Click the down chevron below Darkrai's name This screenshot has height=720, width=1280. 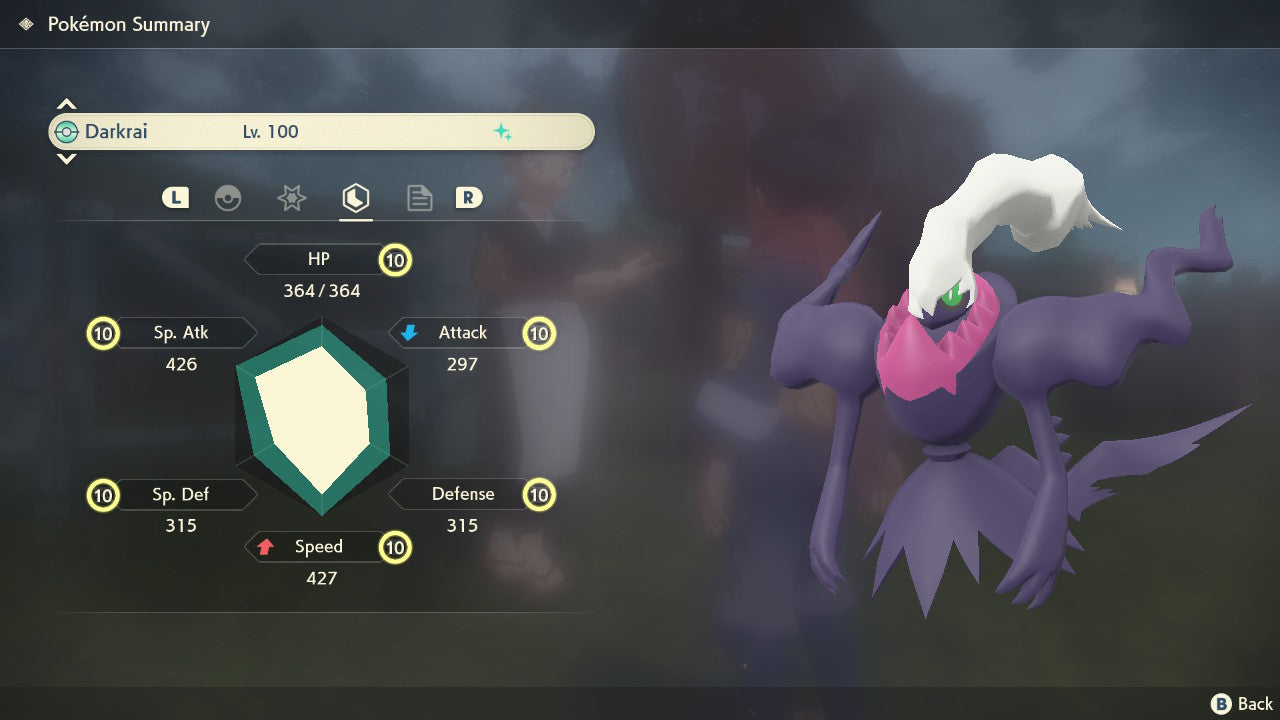point(66,159)
